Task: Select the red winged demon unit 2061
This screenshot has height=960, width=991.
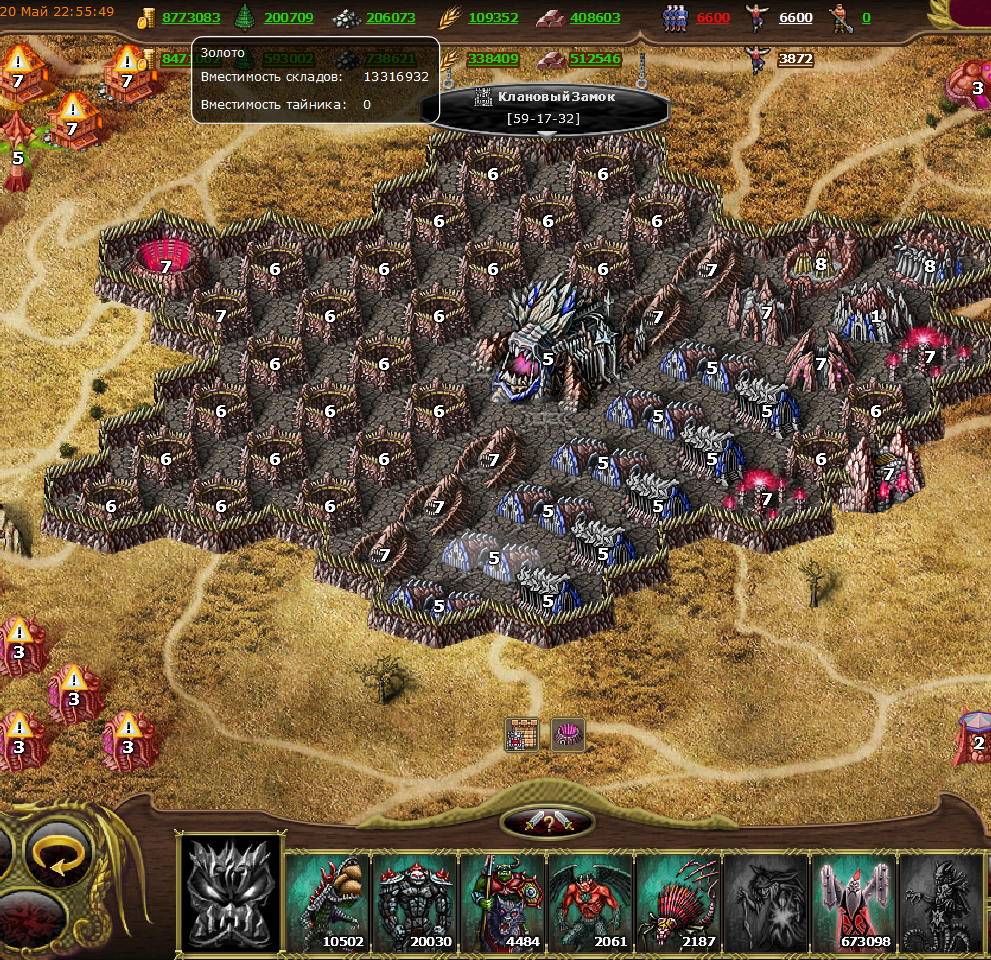Action: [x=591, y=902]
